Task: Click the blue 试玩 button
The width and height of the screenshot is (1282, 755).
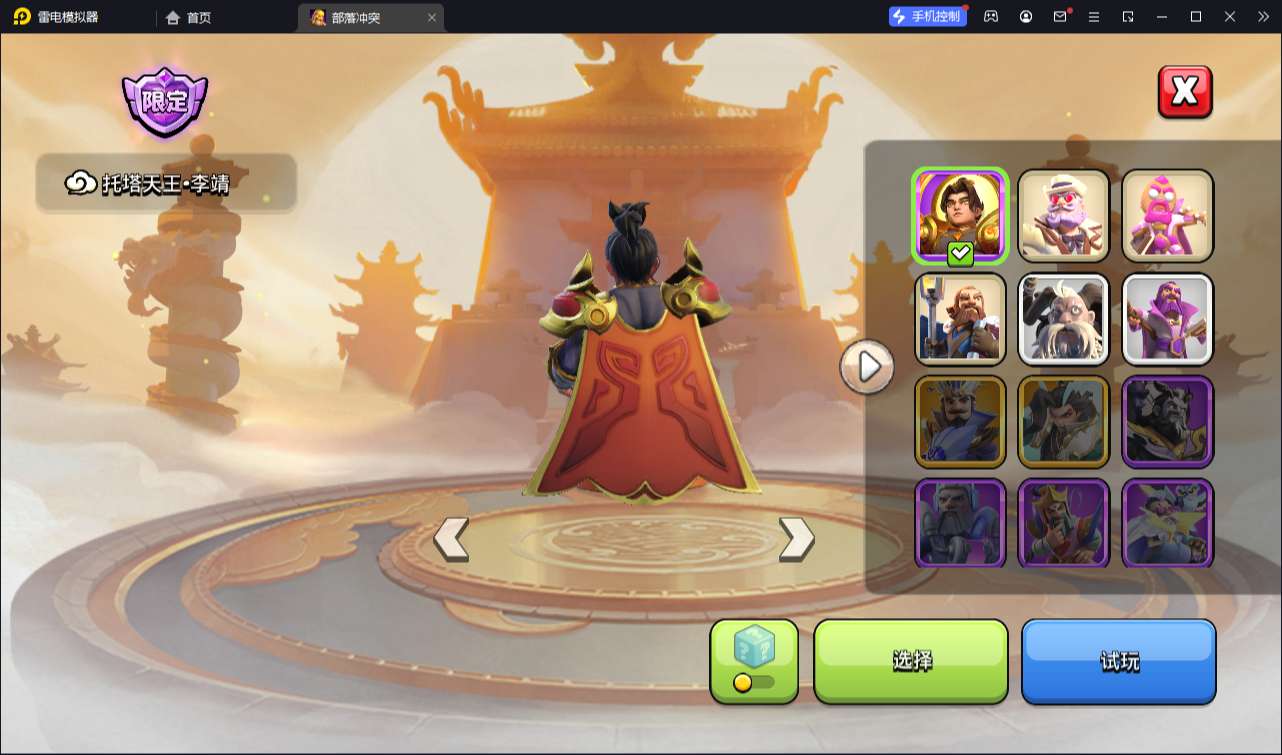Action: 1118,661
